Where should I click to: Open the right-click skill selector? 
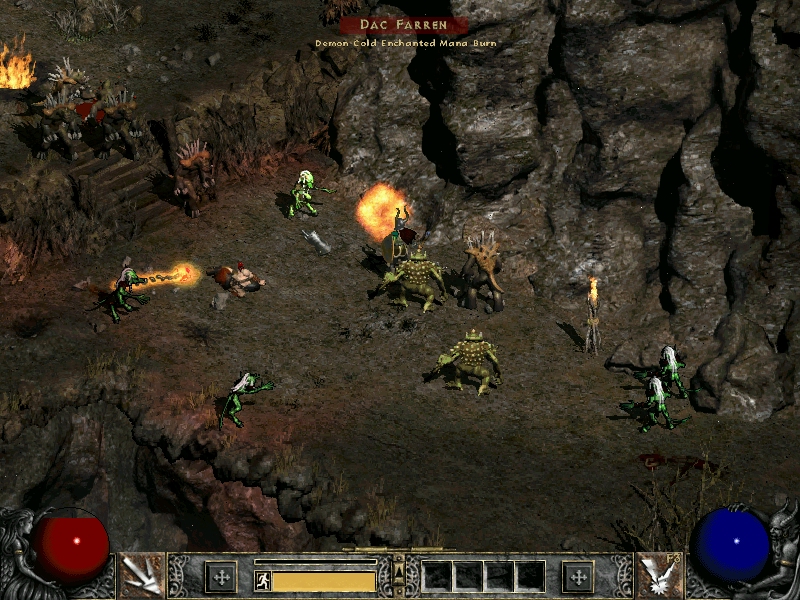tap(659, 575)
